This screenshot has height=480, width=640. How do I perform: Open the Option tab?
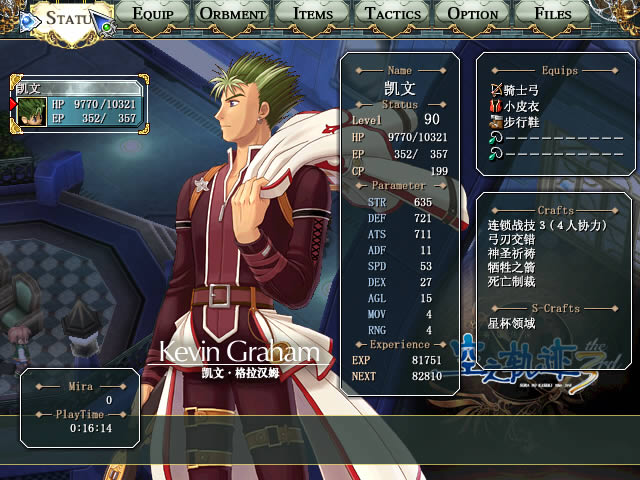[473, 14]
